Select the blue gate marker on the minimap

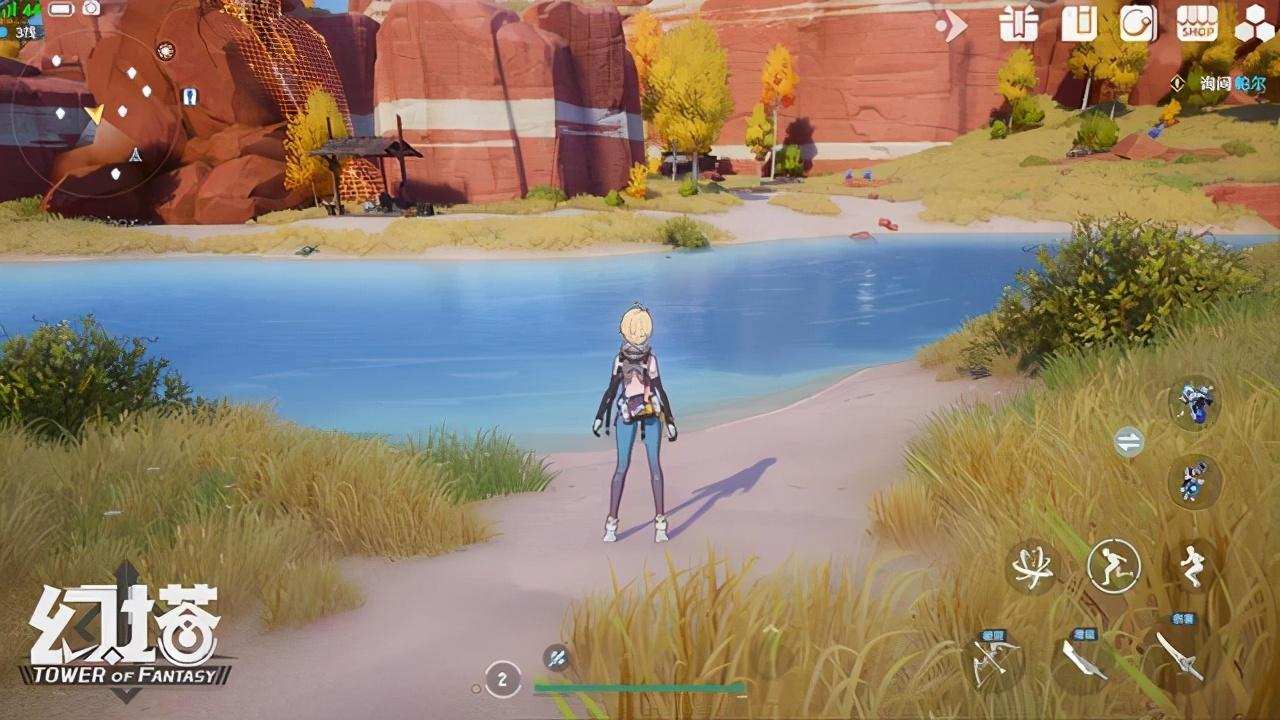coord(189,96)
